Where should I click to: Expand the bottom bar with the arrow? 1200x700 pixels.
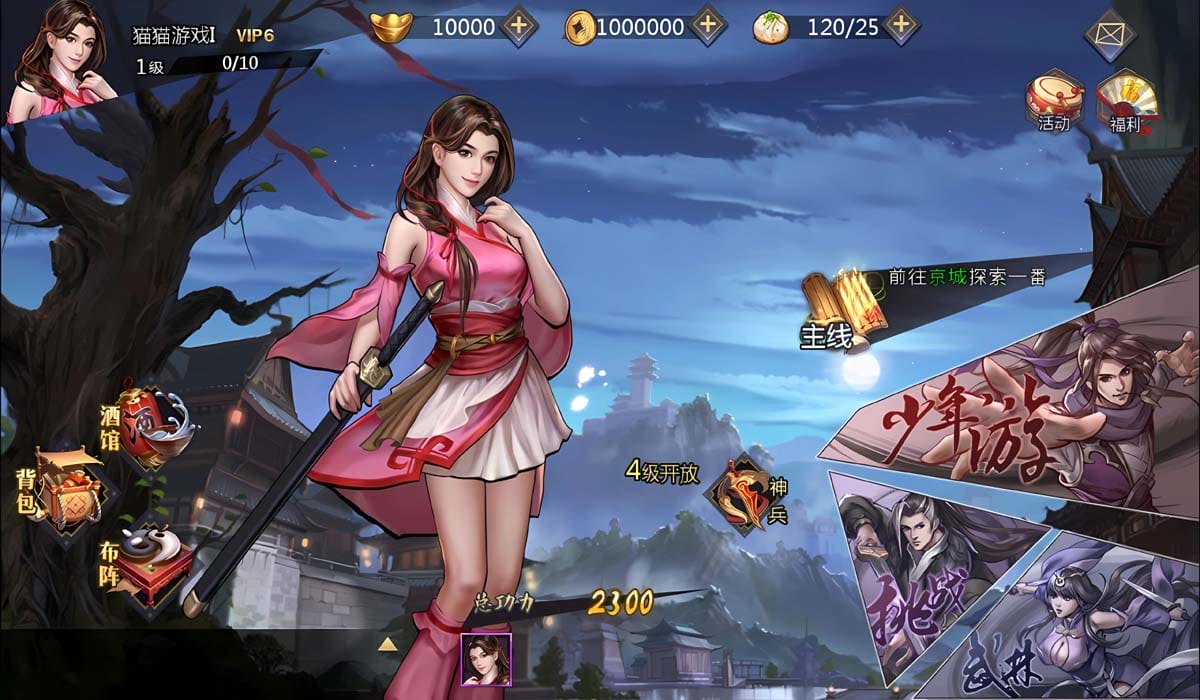(x=388, y=644)
